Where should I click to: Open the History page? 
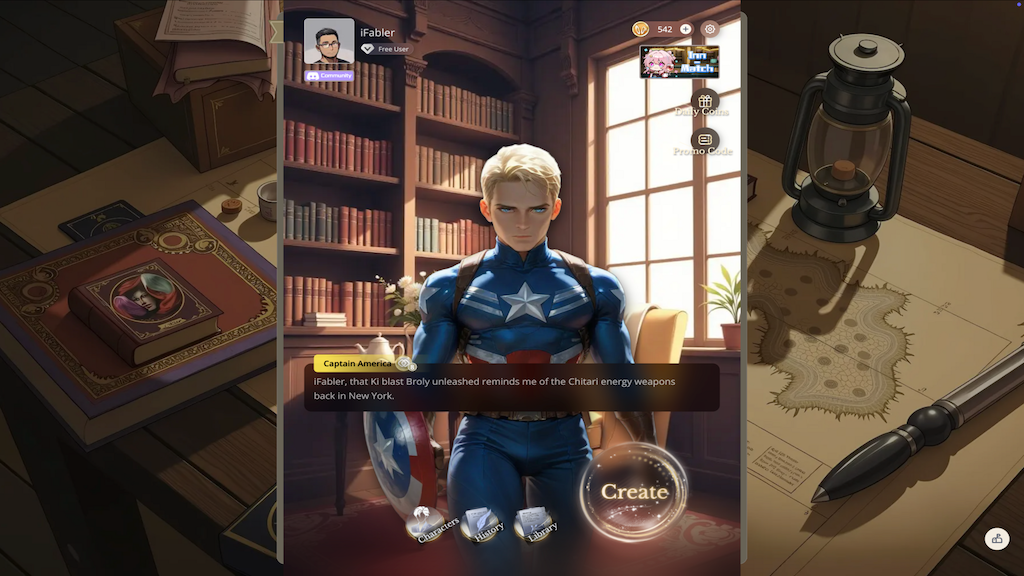click(484, 526)
